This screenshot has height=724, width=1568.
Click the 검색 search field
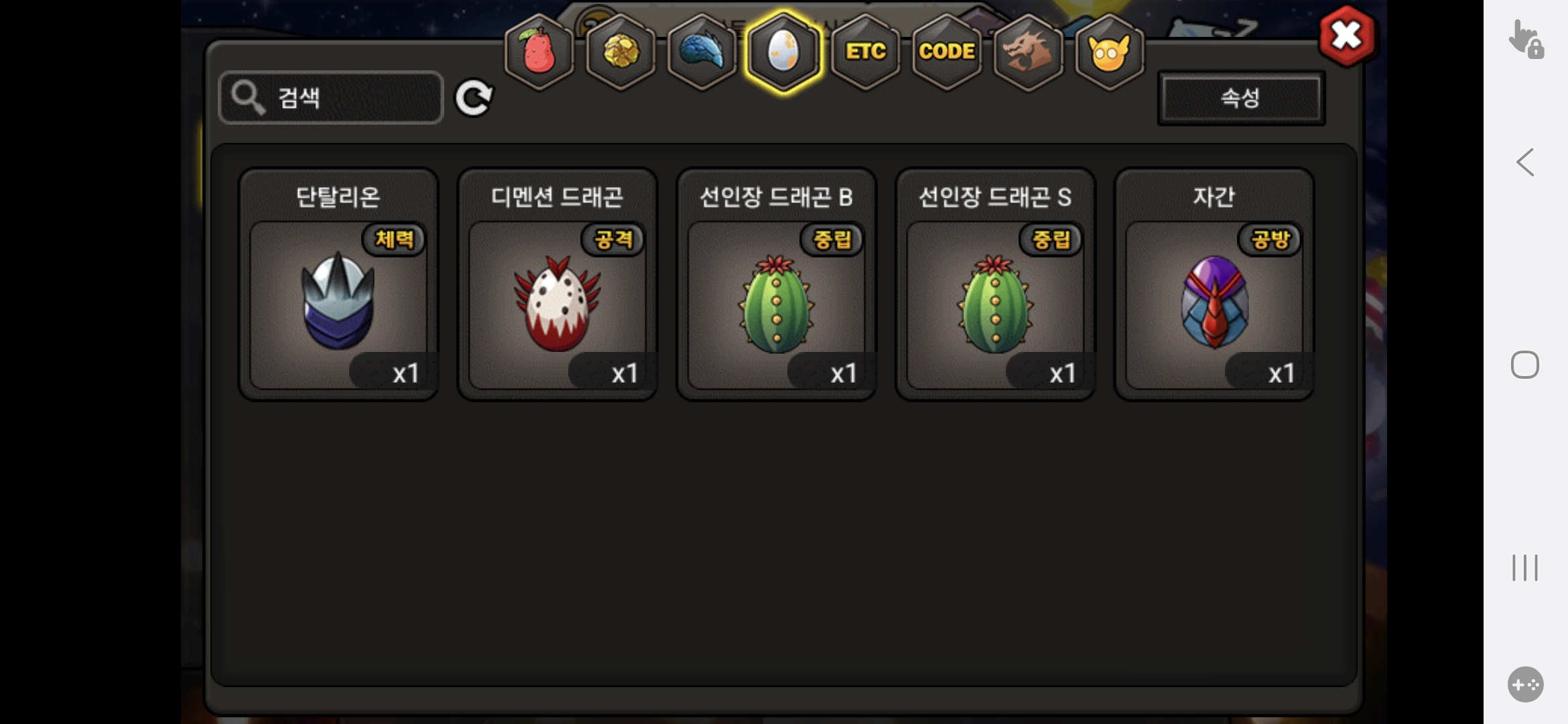coord(331,98)
